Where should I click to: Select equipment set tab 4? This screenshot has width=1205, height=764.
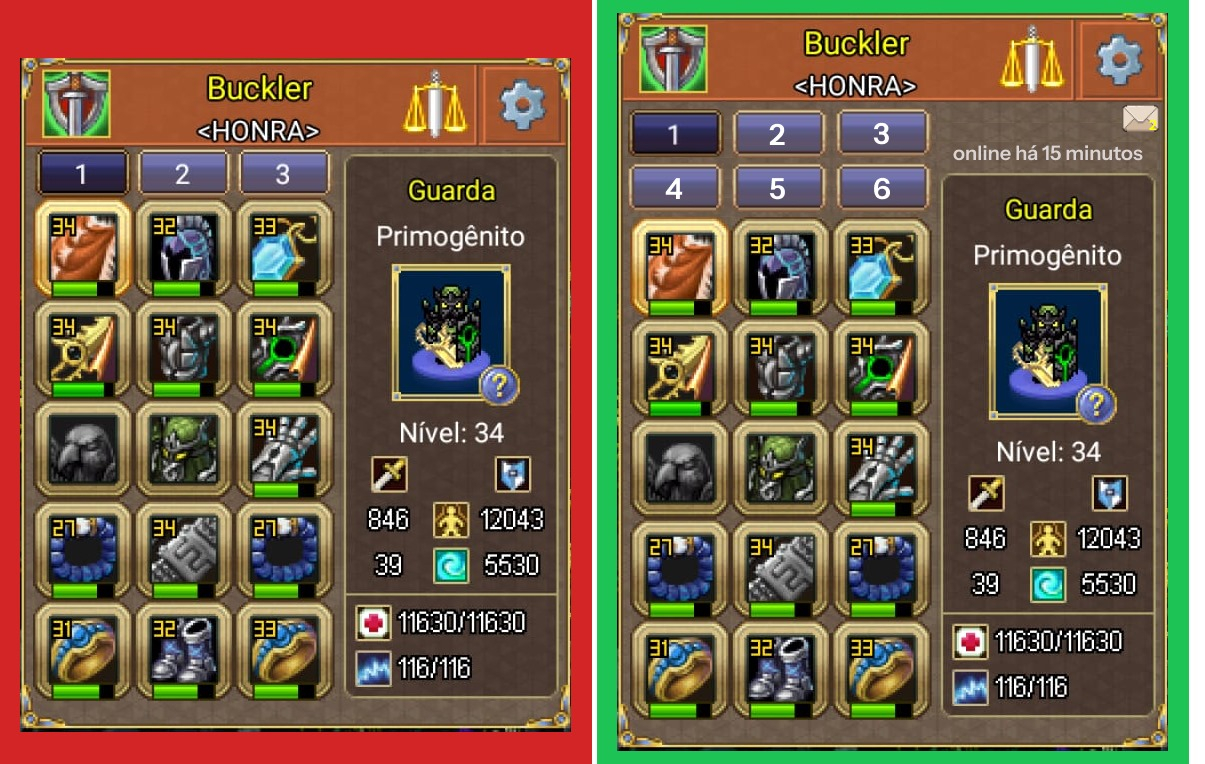coord(674,187)
